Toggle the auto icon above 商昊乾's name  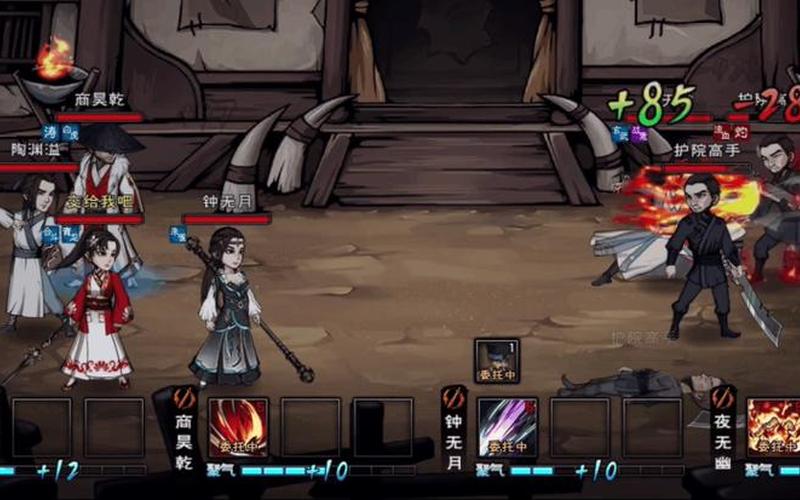[184, 398]
